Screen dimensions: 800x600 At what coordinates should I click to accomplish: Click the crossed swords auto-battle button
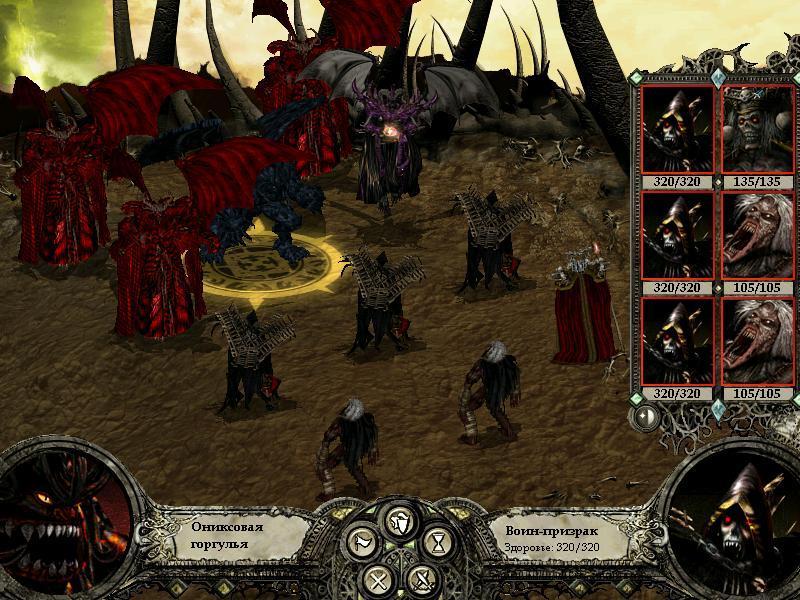[424, 578]
